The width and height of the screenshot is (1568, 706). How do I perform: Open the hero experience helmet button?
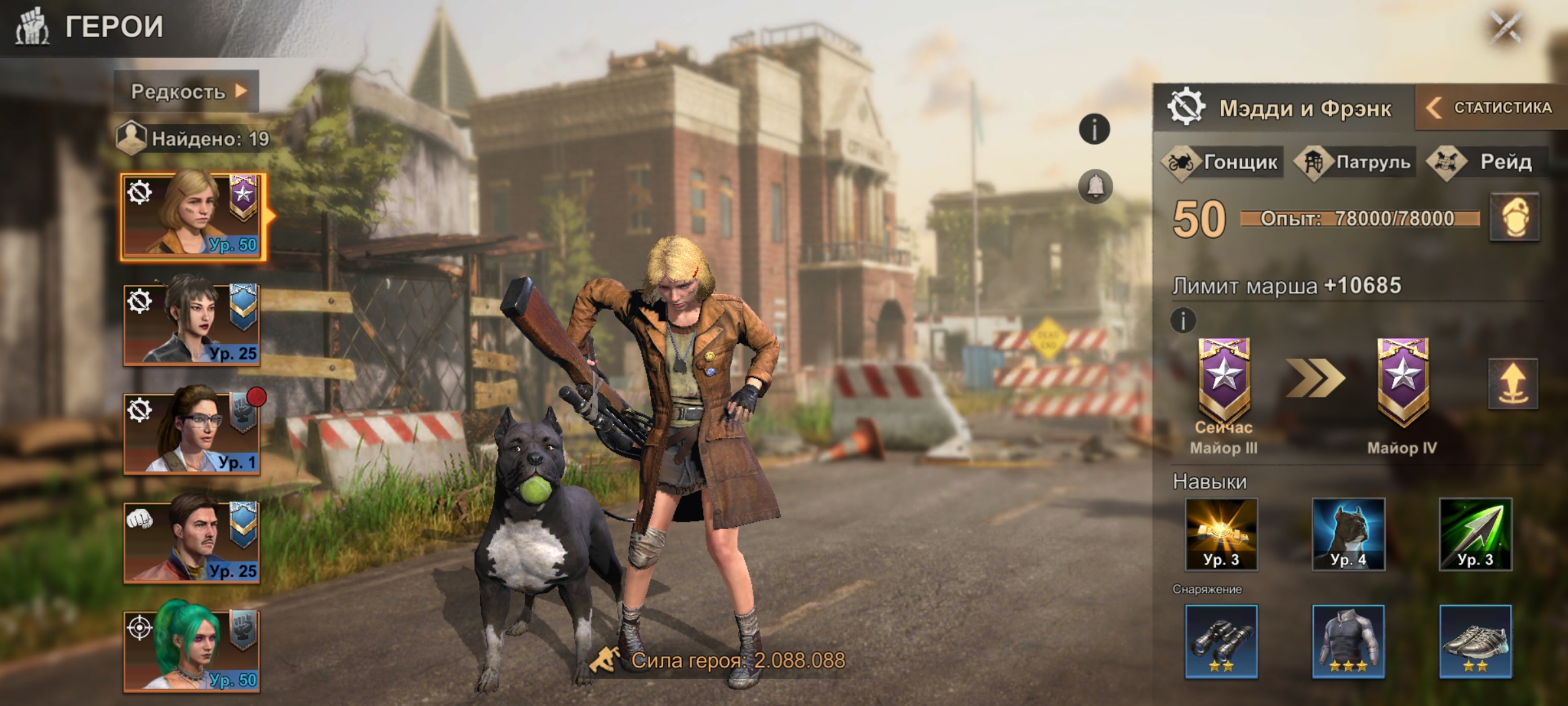pyautogui.click(x=1514, y=218)
